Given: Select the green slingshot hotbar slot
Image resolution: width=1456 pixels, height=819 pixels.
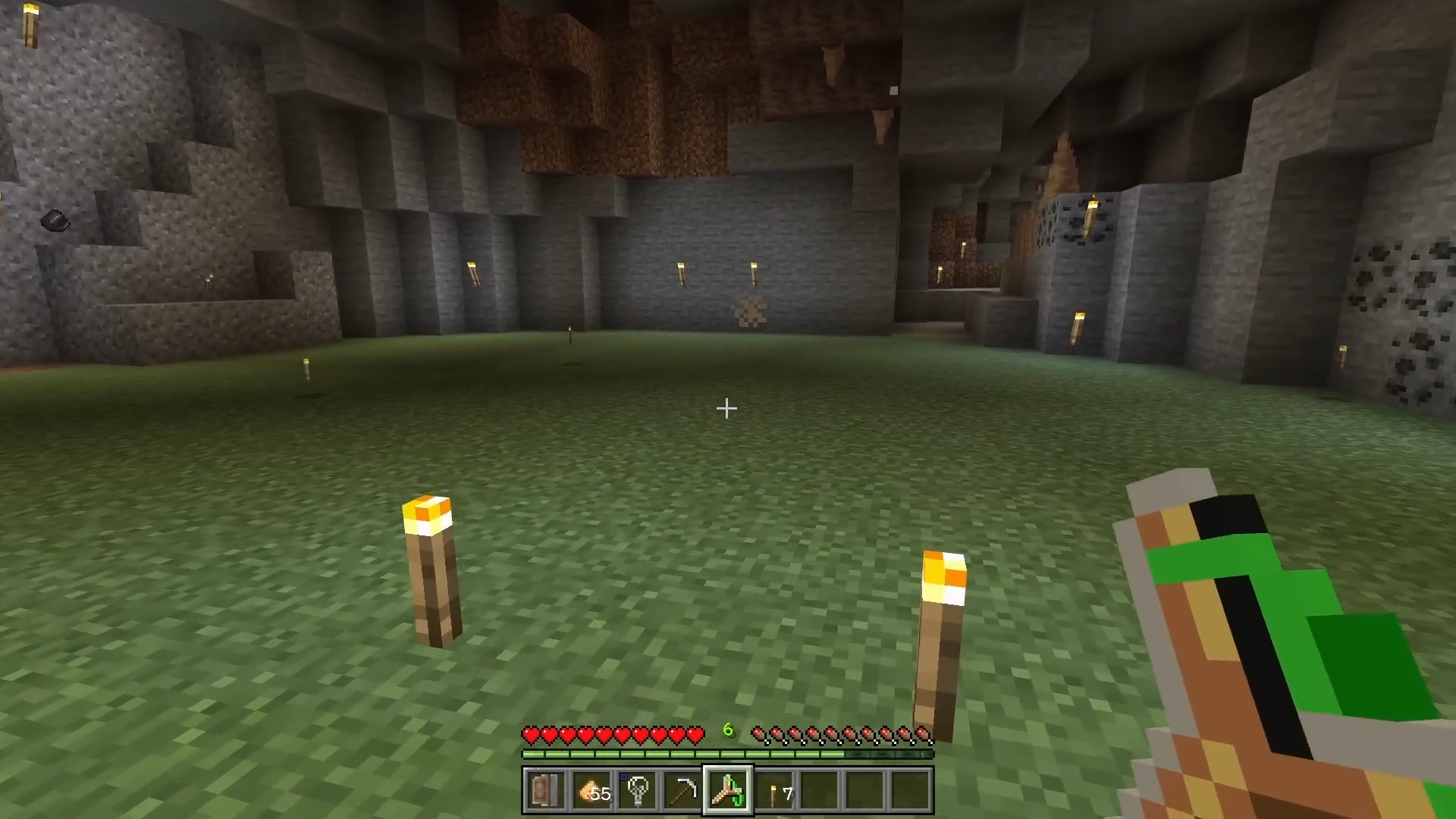Looking at the screenshot, I should [728, 791].
